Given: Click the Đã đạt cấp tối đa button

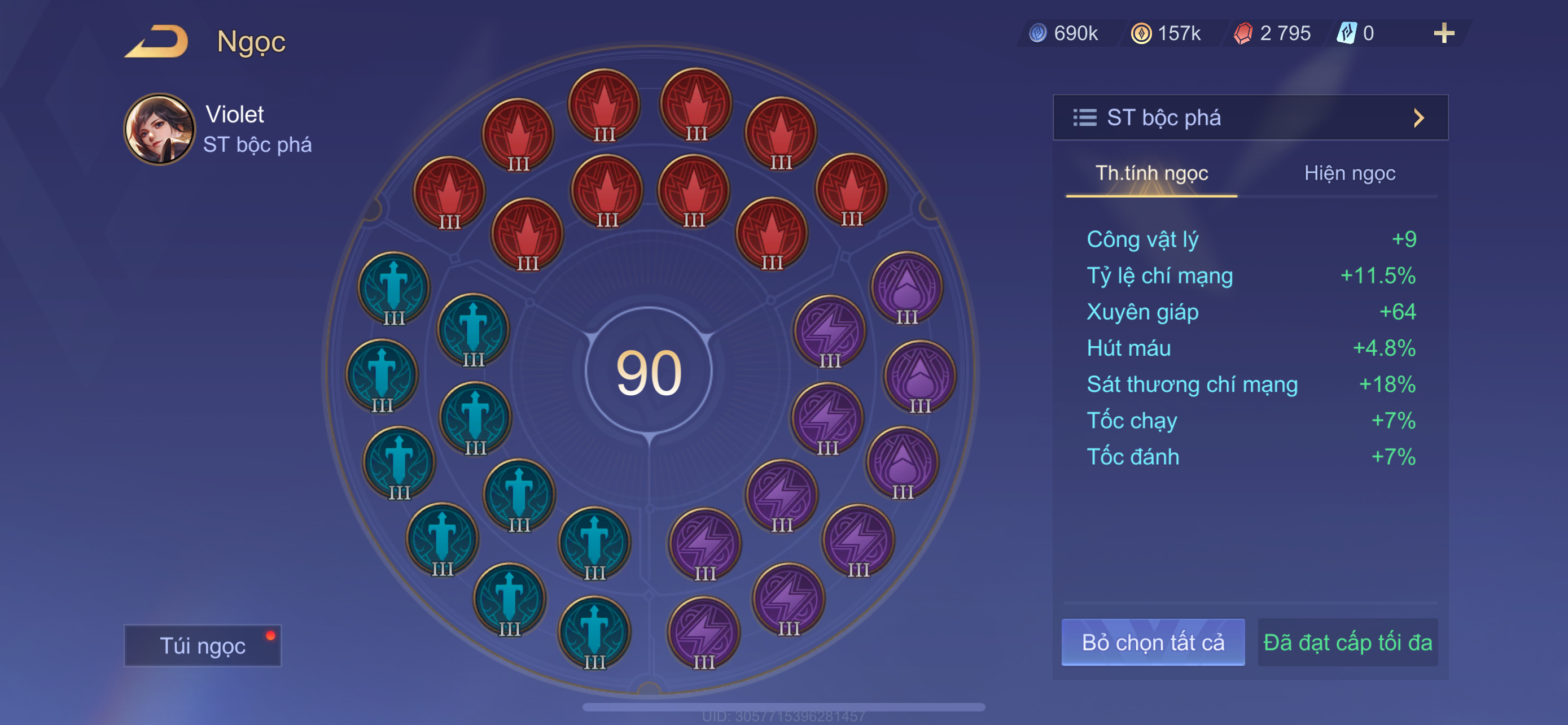Looking at the screenshot, I should (x=1347, y=642).
